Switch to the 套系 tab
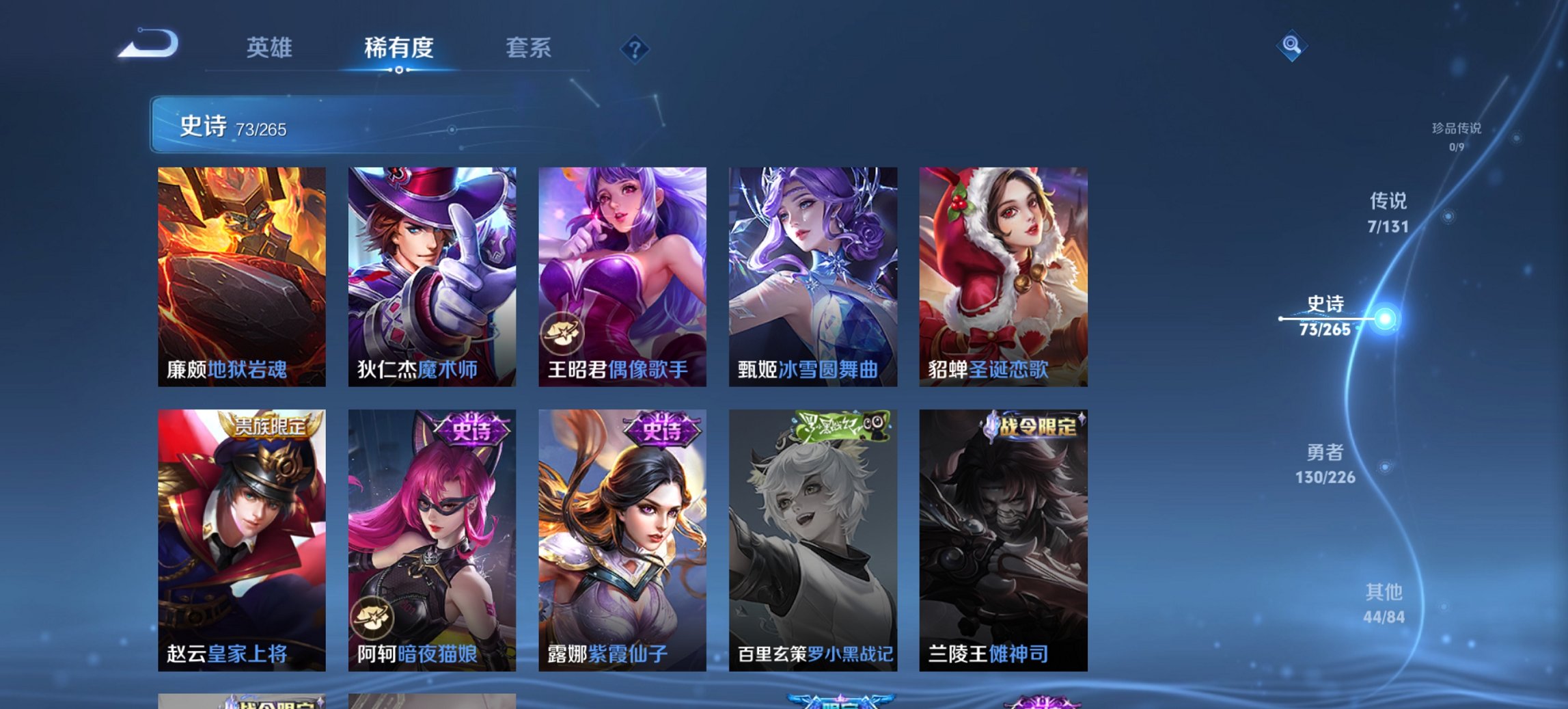The image size is (1568, 709). [x=529, y=49]
